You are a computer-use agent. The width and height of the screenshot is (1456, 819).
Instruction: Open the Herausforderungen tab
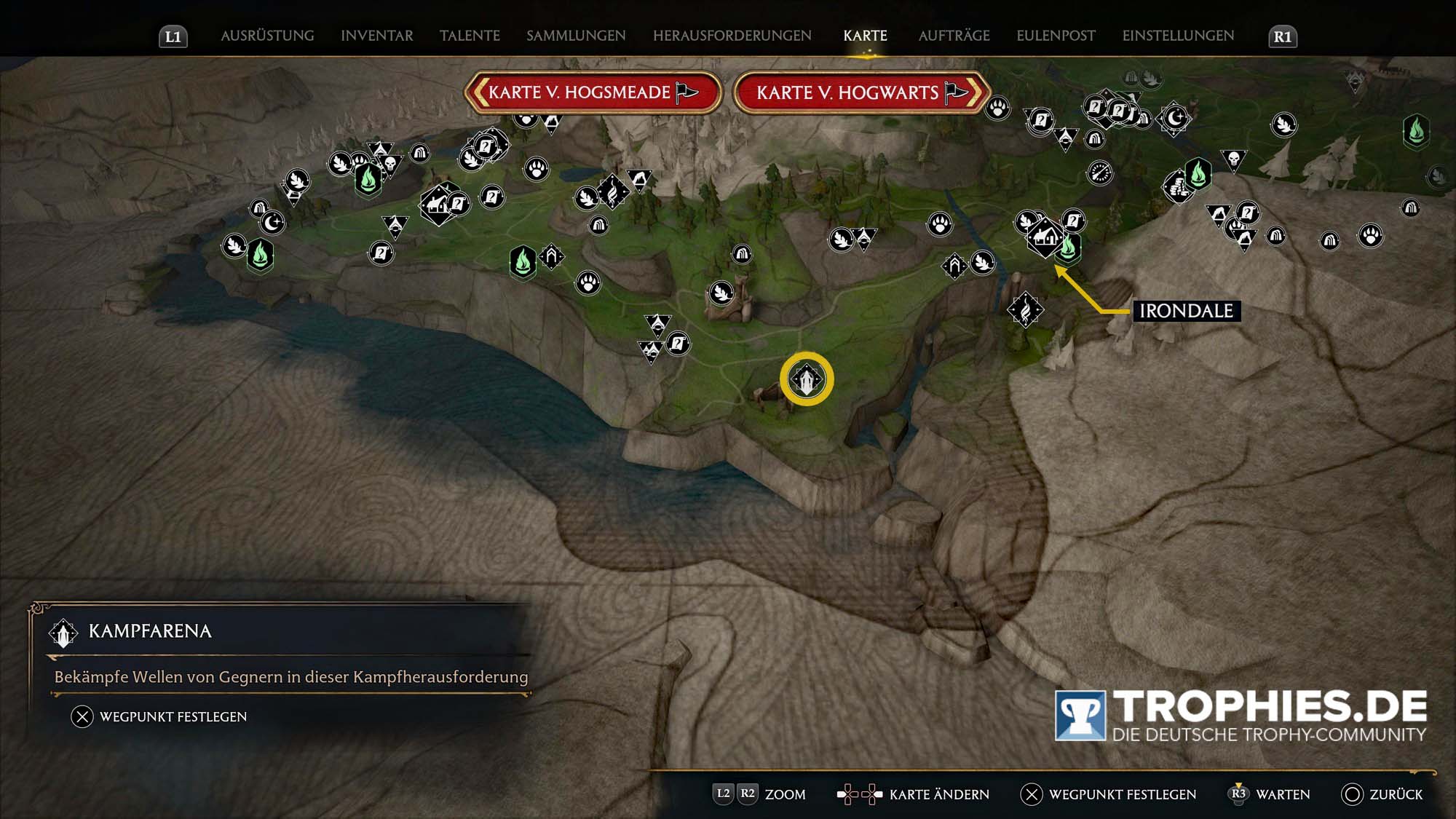(x=732, y=34)
